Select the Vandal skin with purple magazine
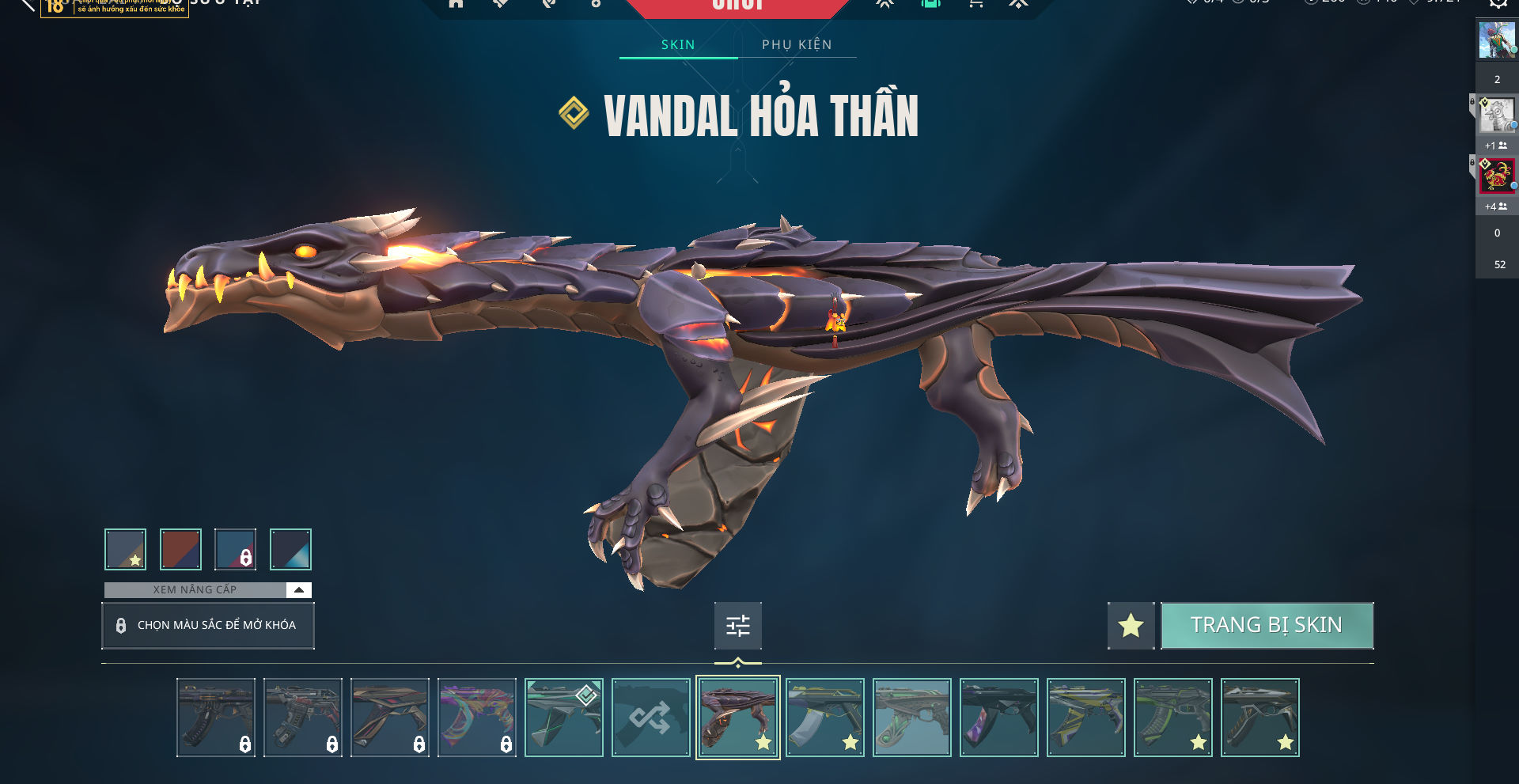Viewport: 1519px width, 784px height. point(998,718)
